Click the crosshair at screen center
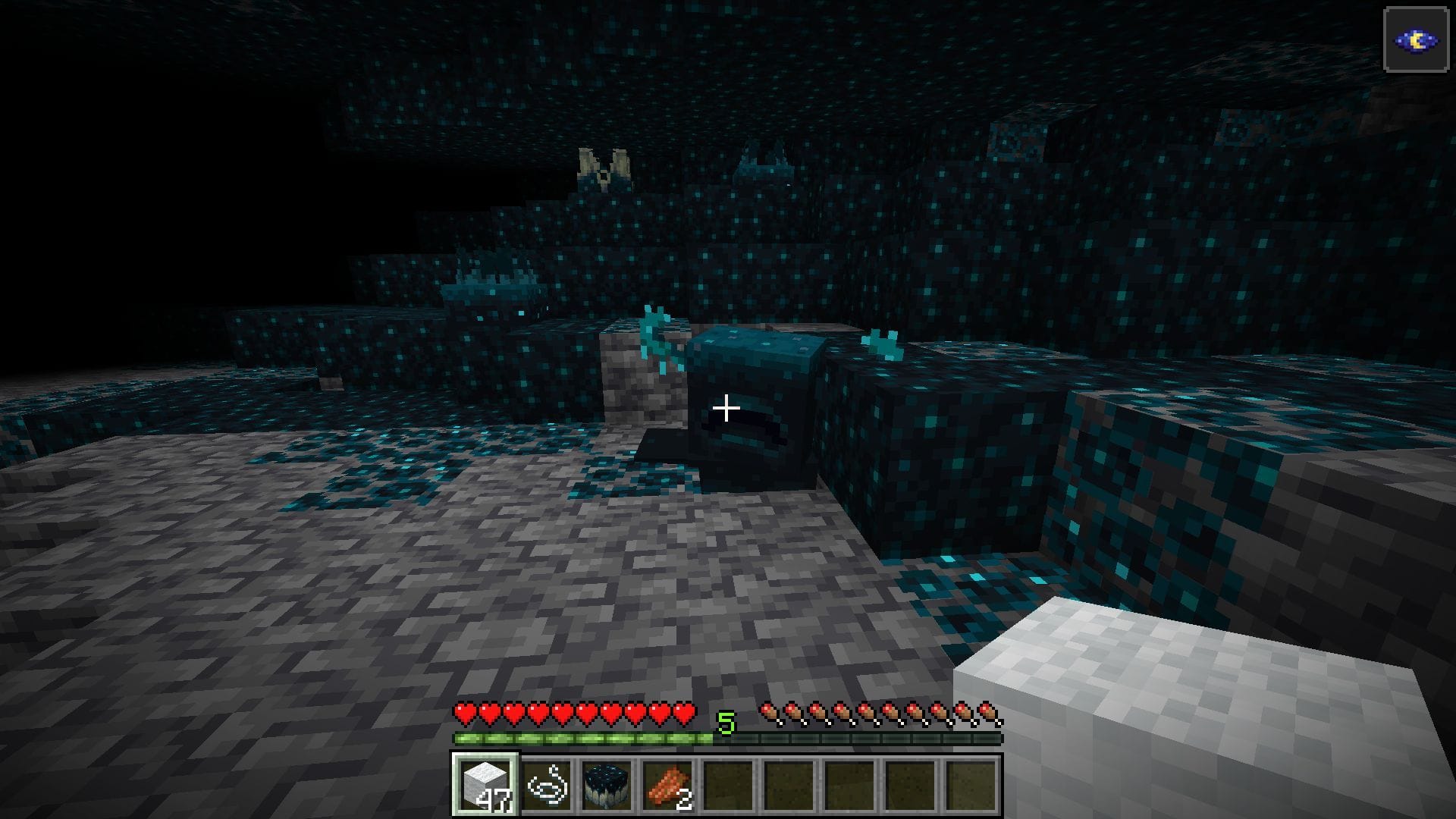1456x819 pixels. 726,409
